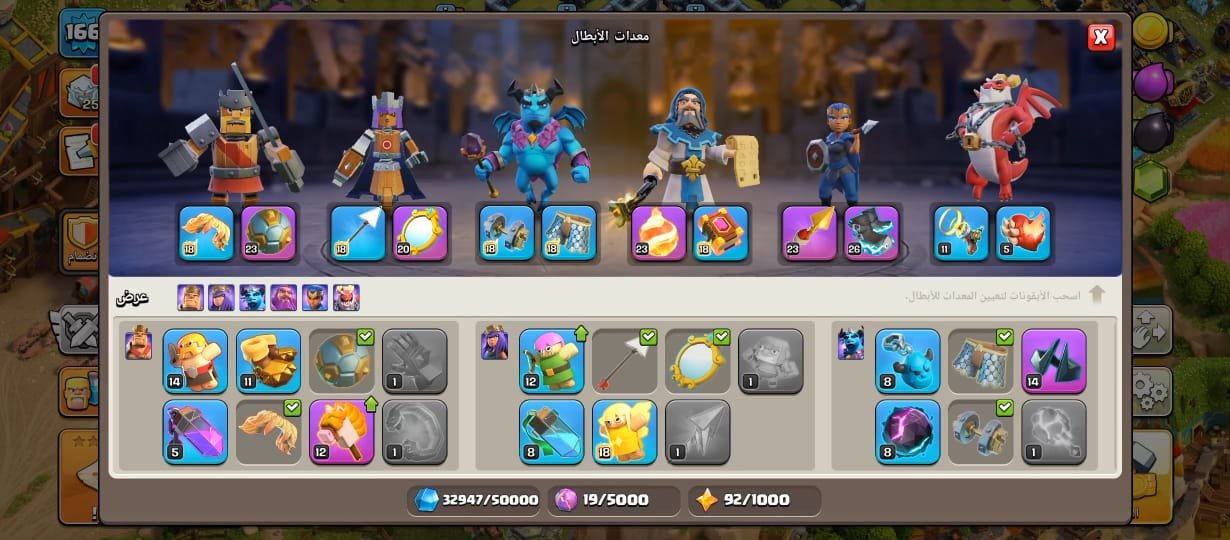1230x540 pixels.
Task: Select the equipped Eternal Tome book slot
Action: [x=721, y=233]
